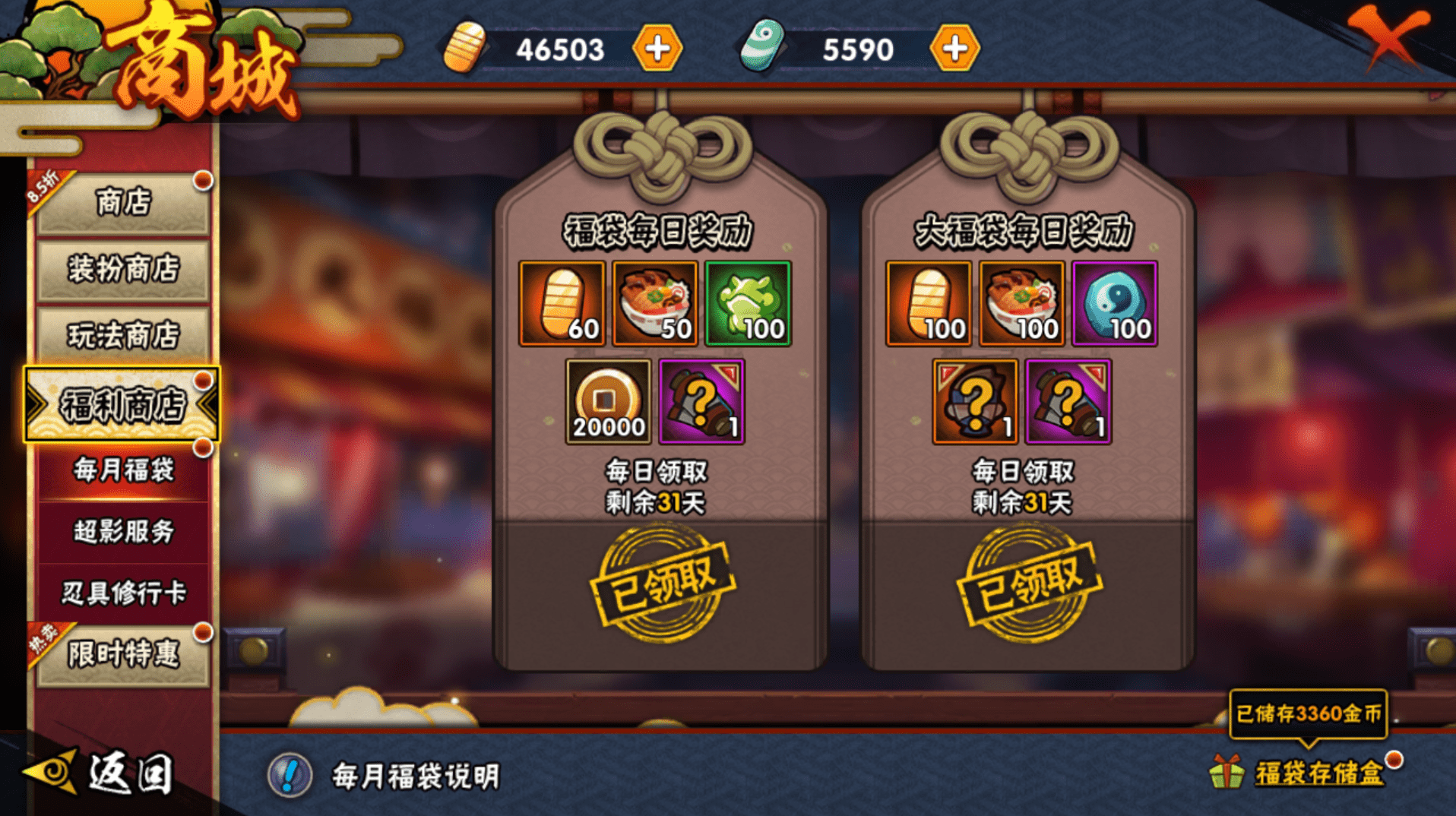Viewport: 1456px width, 816px height.
Task: Inspect the orange mystery fragment reward
Action: [x=975, y=402]
